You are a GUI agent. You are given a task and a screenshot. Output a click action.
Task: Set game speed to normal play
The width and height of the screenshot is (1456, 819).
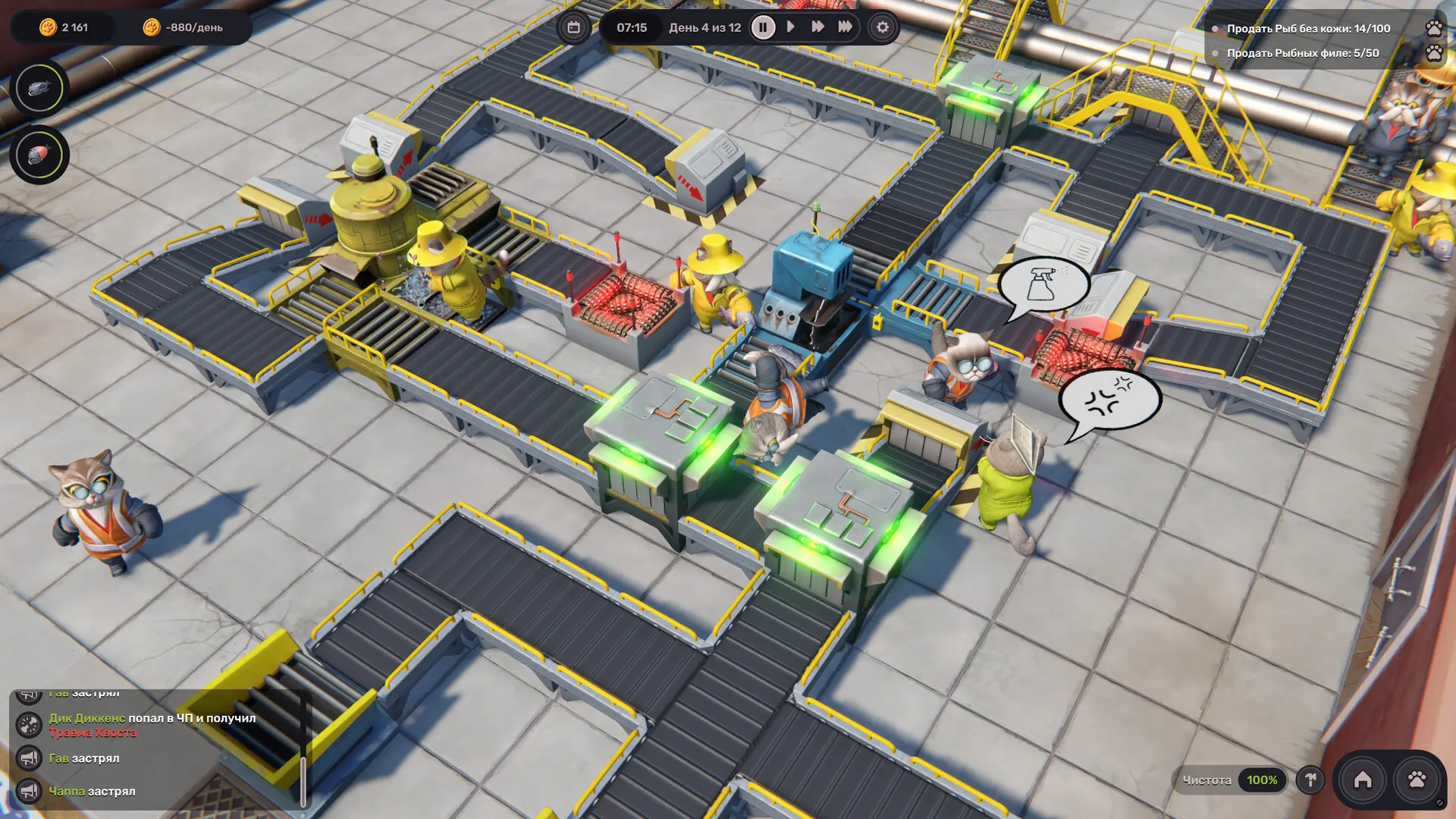pos(790,27)
